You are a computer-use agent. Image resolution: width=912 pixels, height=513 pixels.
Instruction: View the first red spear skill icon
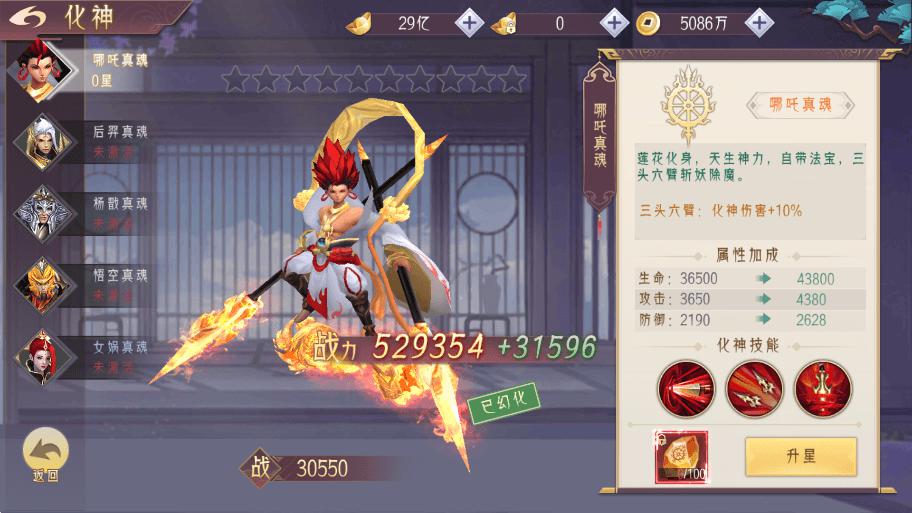685,388
